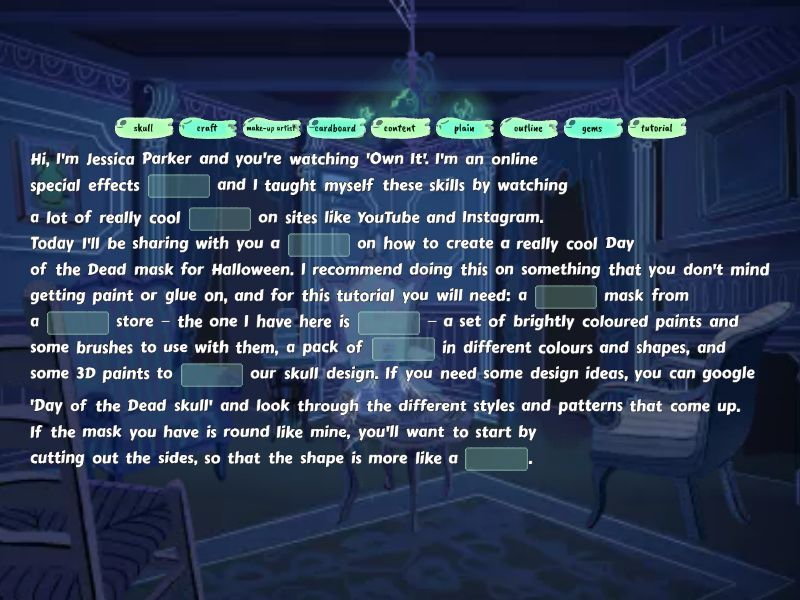The image size is (800, 600).
Task: Pick the 'skull' word tile
Action: (x=143, y=128)
